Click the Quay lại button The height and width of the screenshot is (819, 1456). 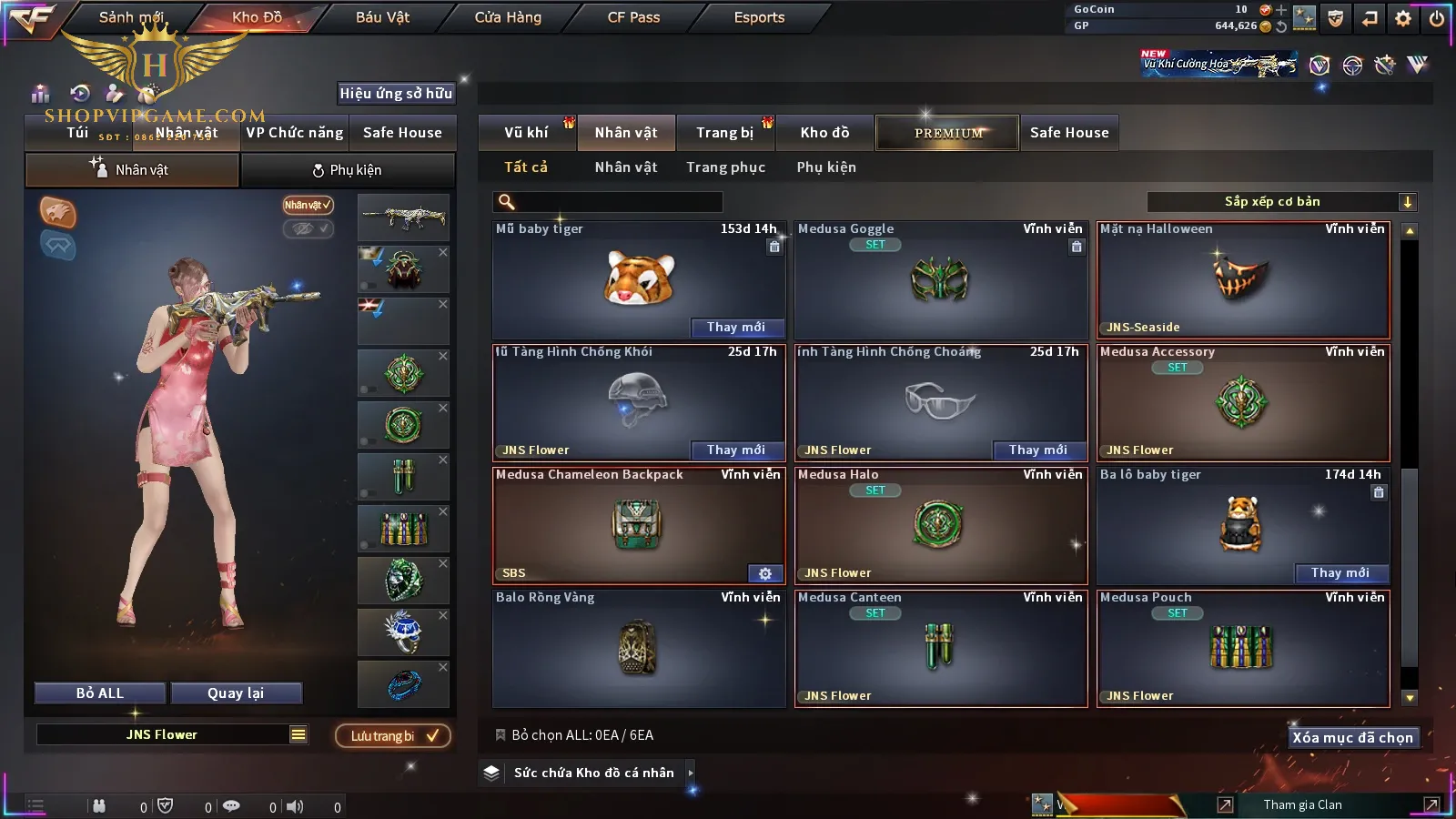click(x=236, y=693)
